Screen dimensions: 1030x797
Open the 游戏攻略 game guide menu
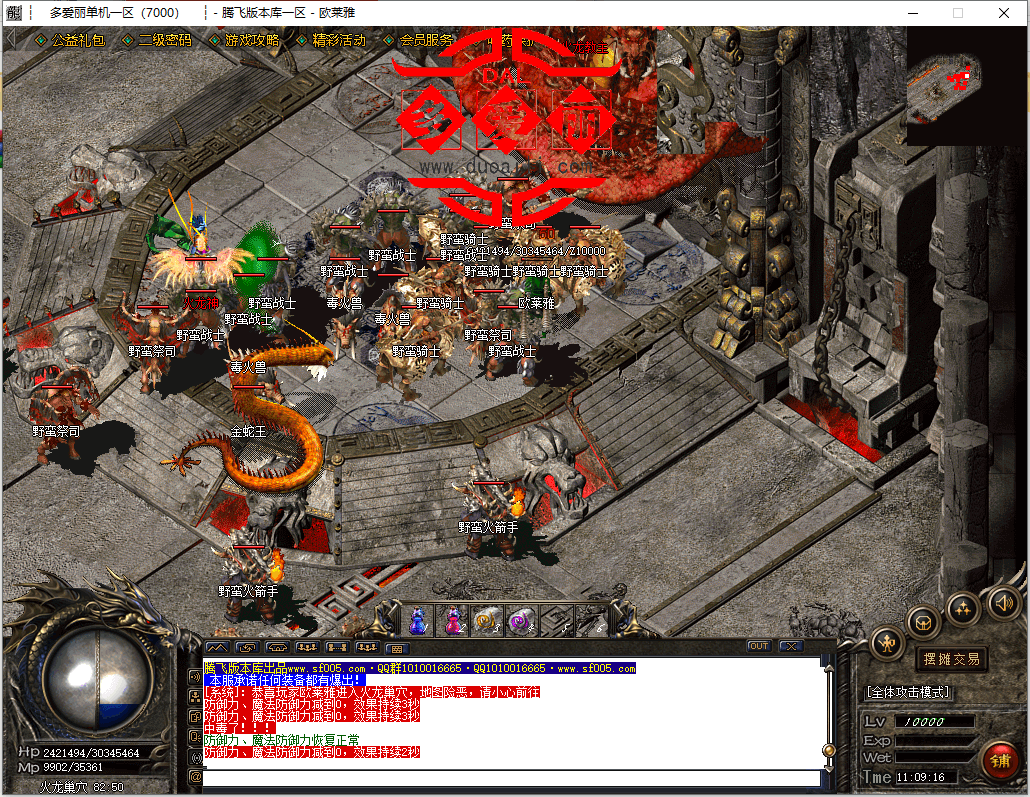pyautogui.click(x=252, y=41)
